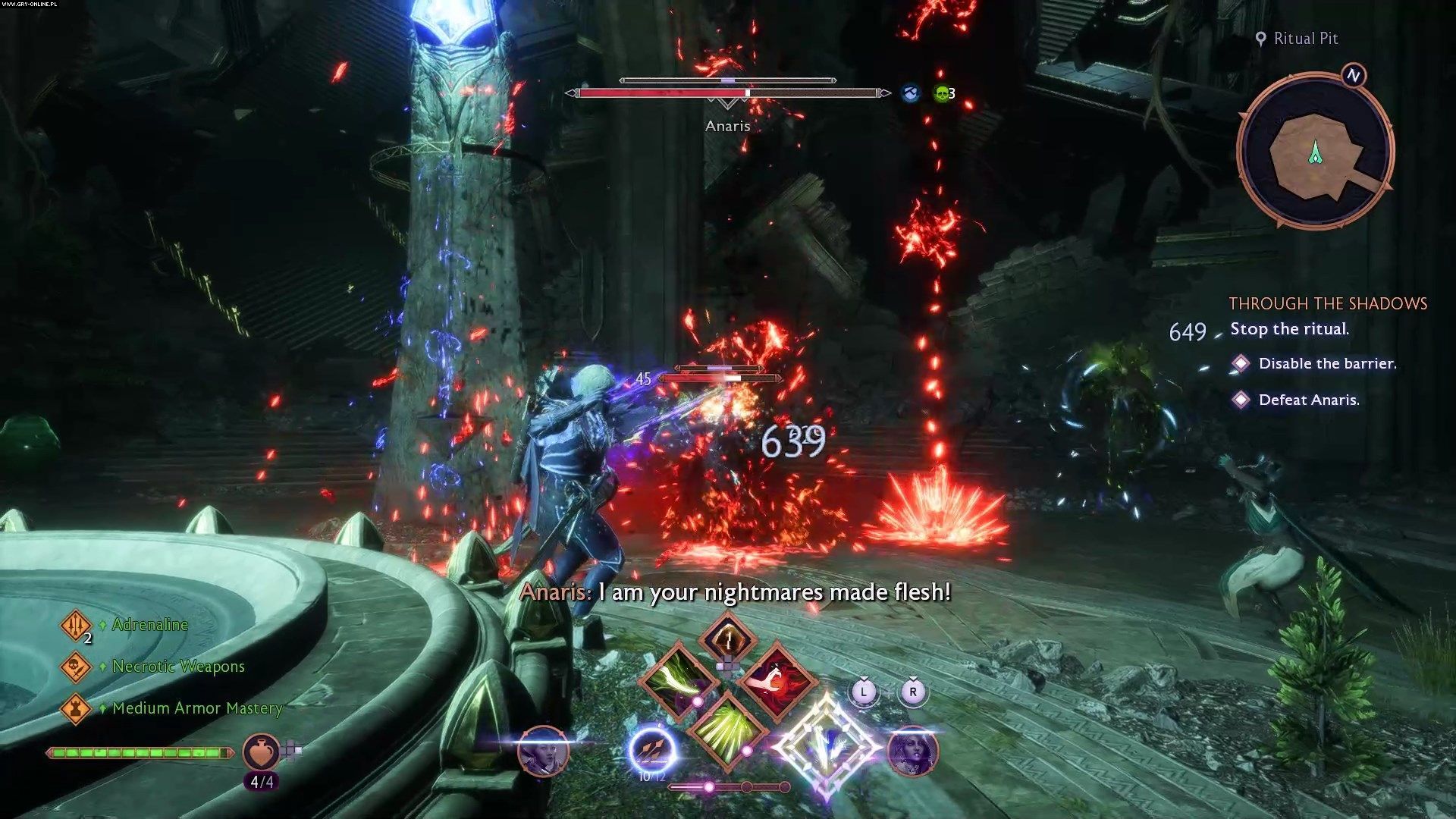Inspect the Medium Armor Mastery buff icon
The width and height of the screenshot is (1456, 819).
pos(76,708)
